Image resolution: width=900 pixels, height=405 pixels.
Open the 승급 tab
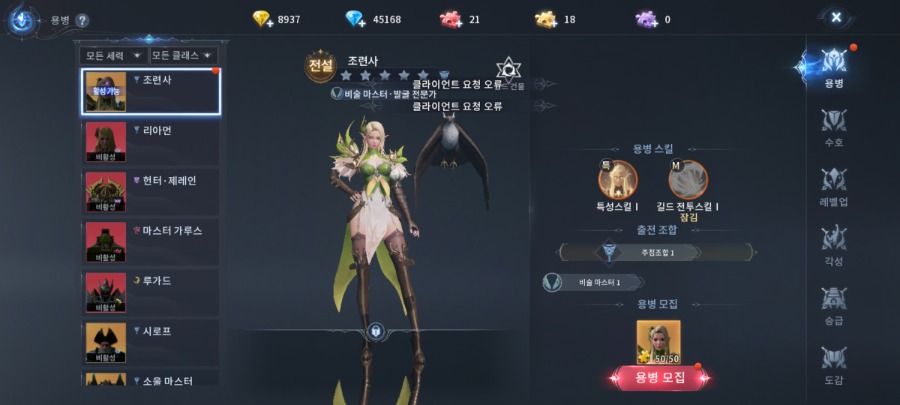tap(833, 304)
